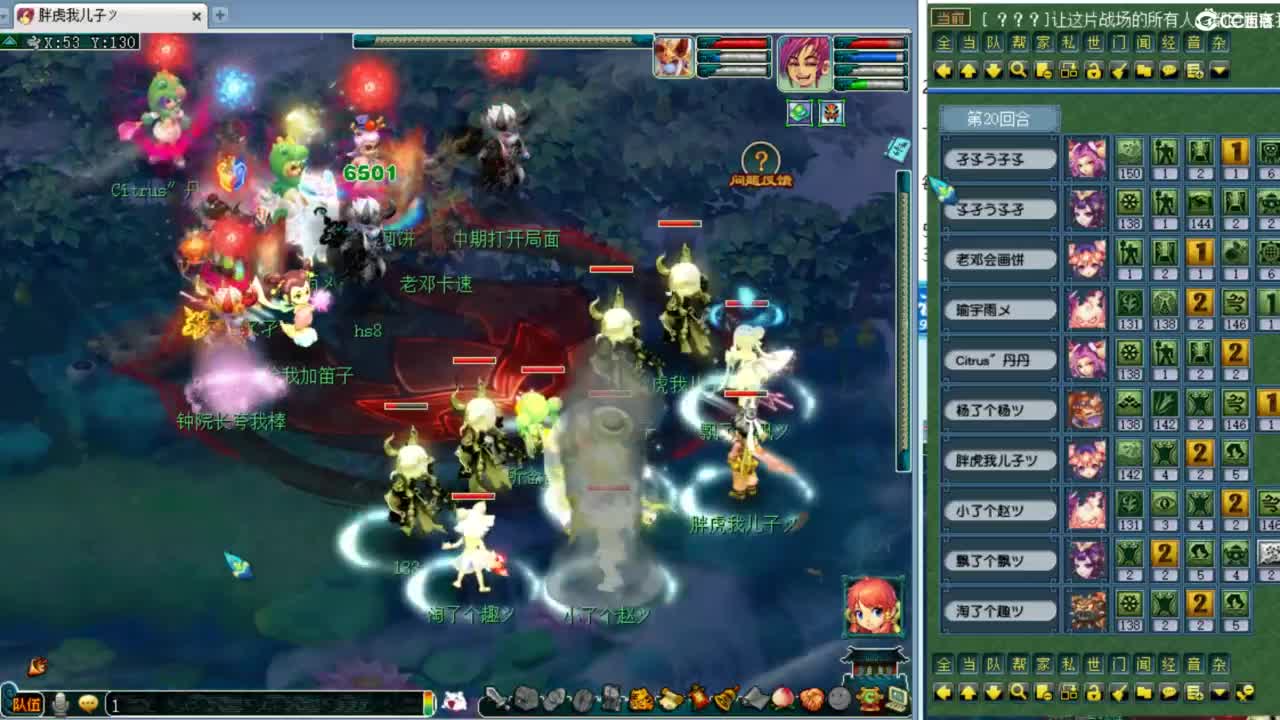Open the yellow dropdown arrow in the top chat toolbar

pyautogui.click(x=1217, y=70)
